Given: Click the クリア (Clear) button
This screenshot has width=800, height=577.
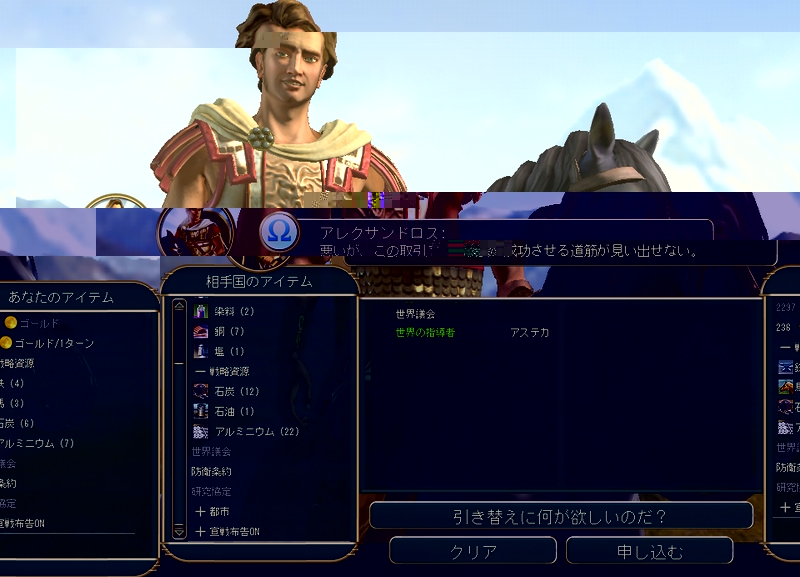Looking at the screenshot, I should click(473, 551).
